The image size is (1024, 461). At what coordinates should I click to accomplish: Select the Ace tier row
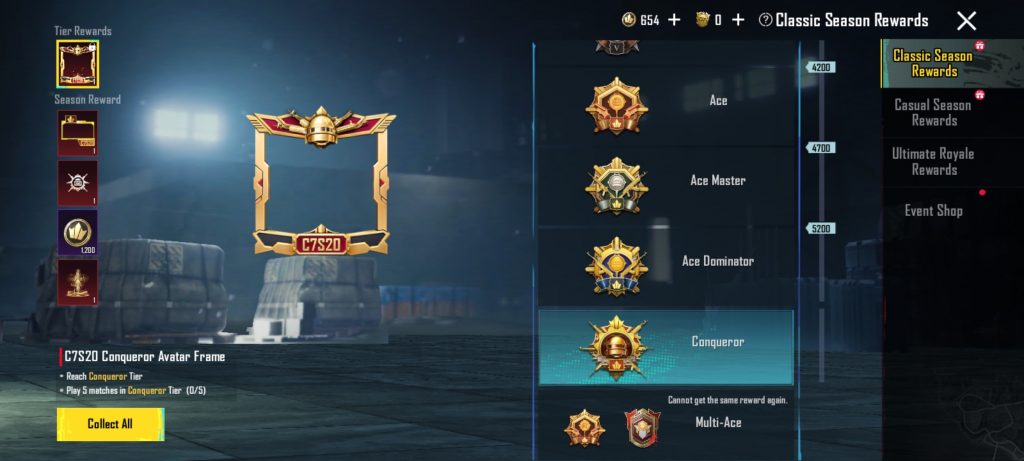(x=667, y=101)
